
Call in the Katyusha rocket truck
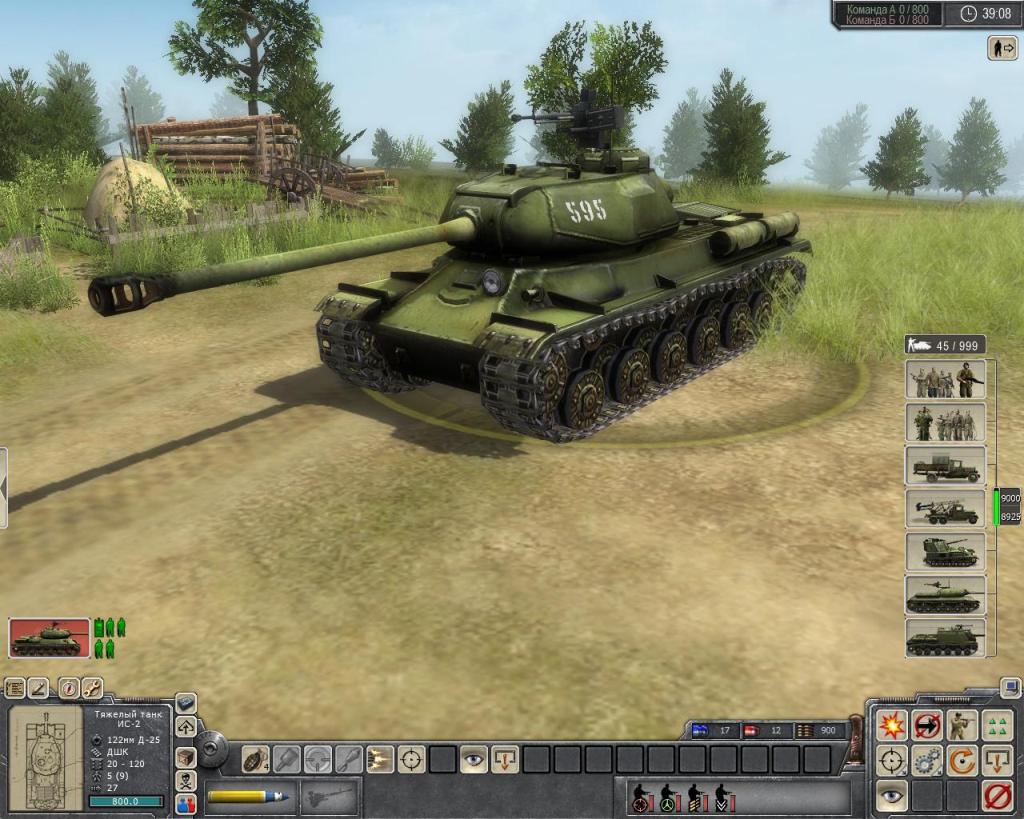coord(945,509)
